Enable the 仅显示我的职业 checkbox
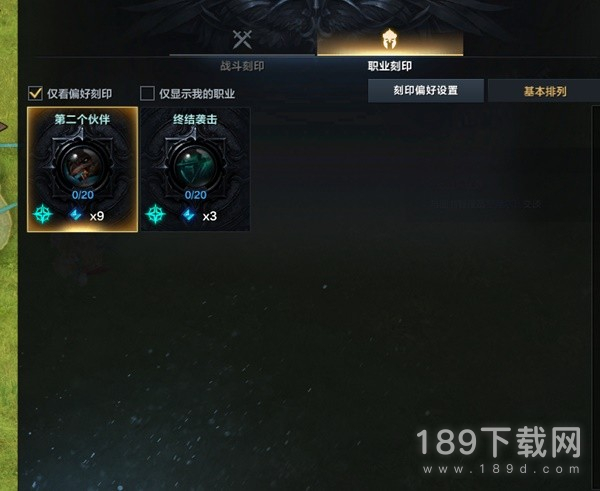600x491 pixels. 148,94
